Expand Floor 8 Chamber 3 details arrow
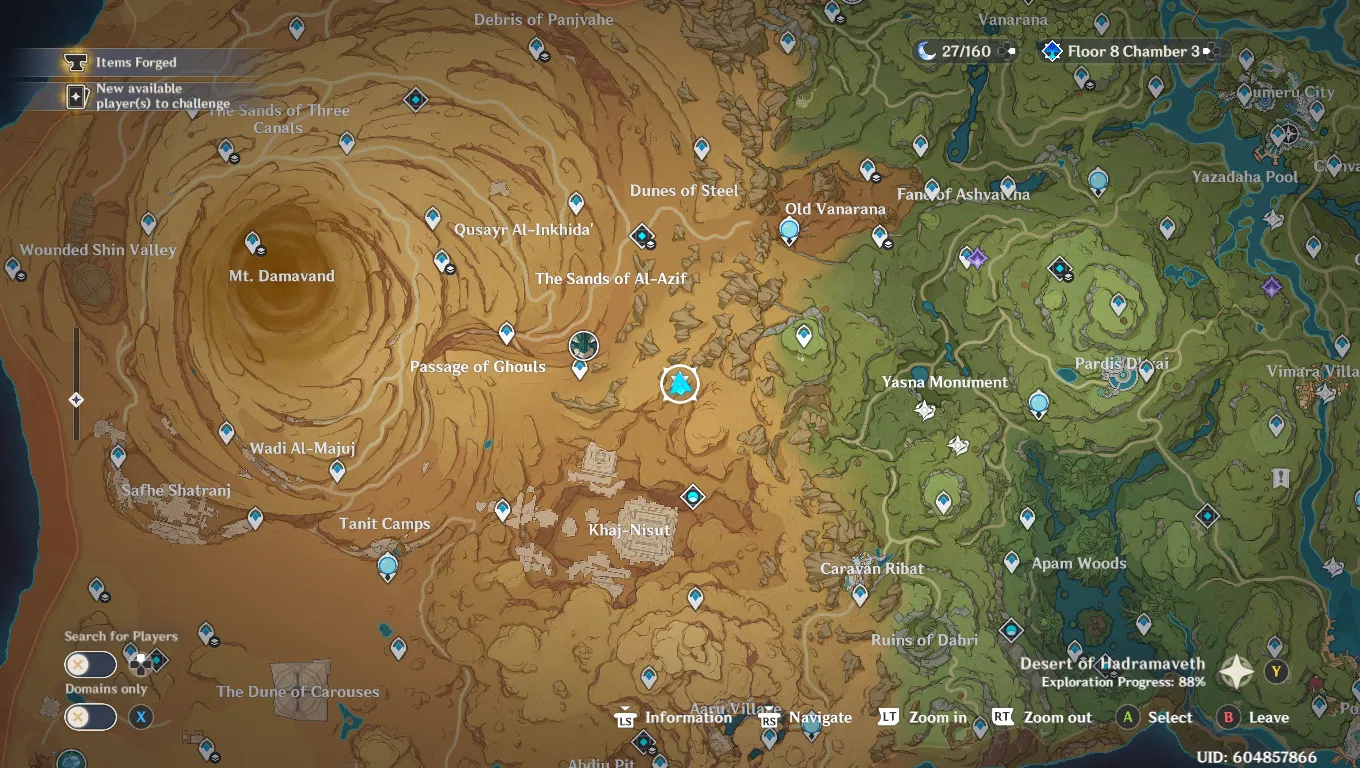This screenshot has width=1360, height=768. (x=1208, y=50)
